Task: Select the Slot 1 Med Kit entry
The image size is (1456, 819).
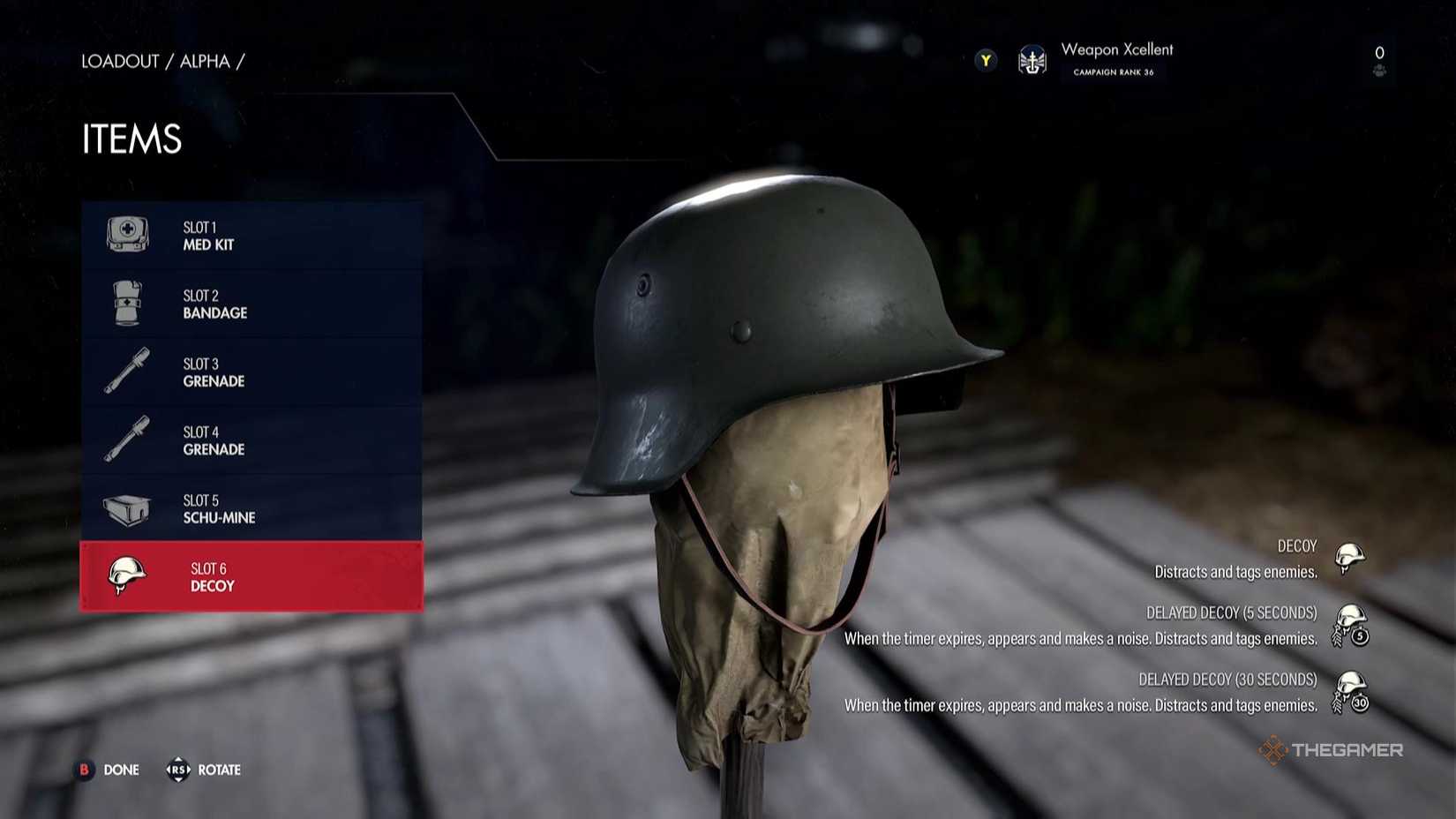Action: (x=251, y=236)
